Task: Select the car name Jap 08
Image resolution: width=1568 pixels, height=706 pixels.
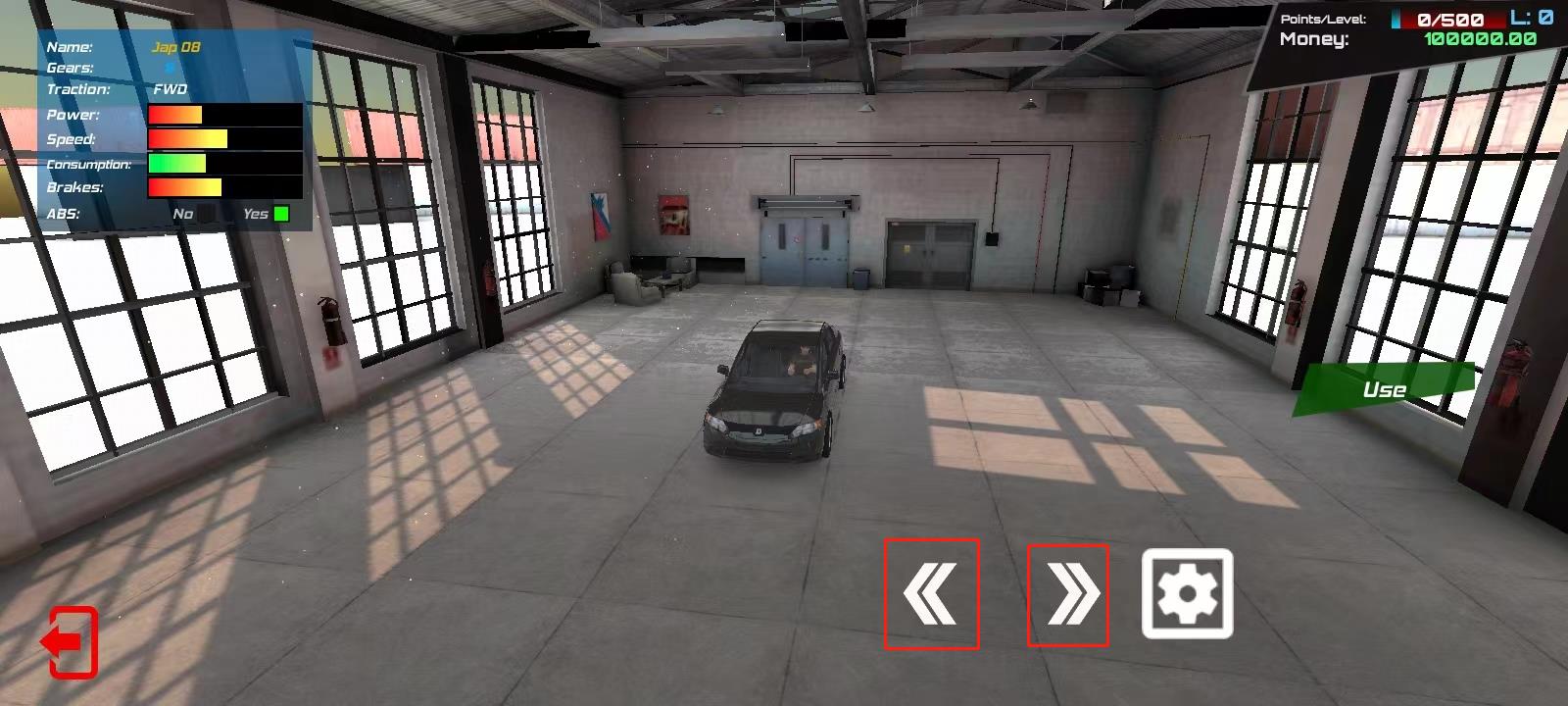Action: coord(177,46)
